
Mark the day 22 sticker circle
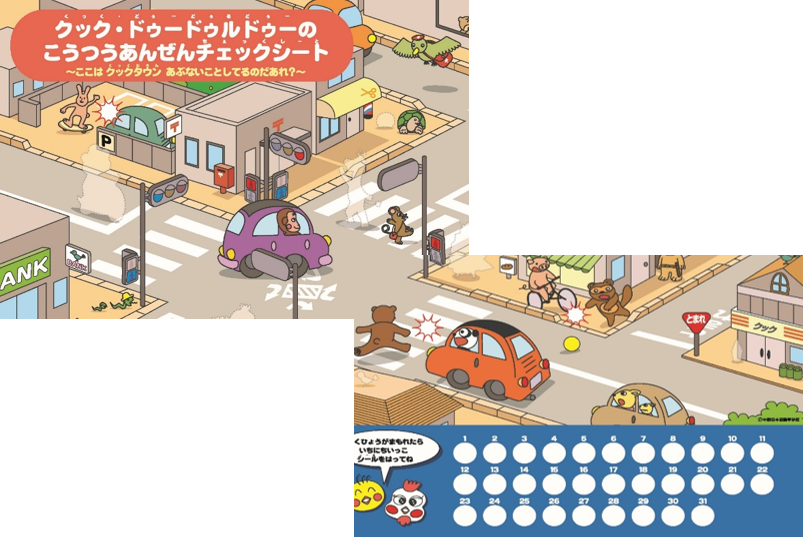[761, 485]
